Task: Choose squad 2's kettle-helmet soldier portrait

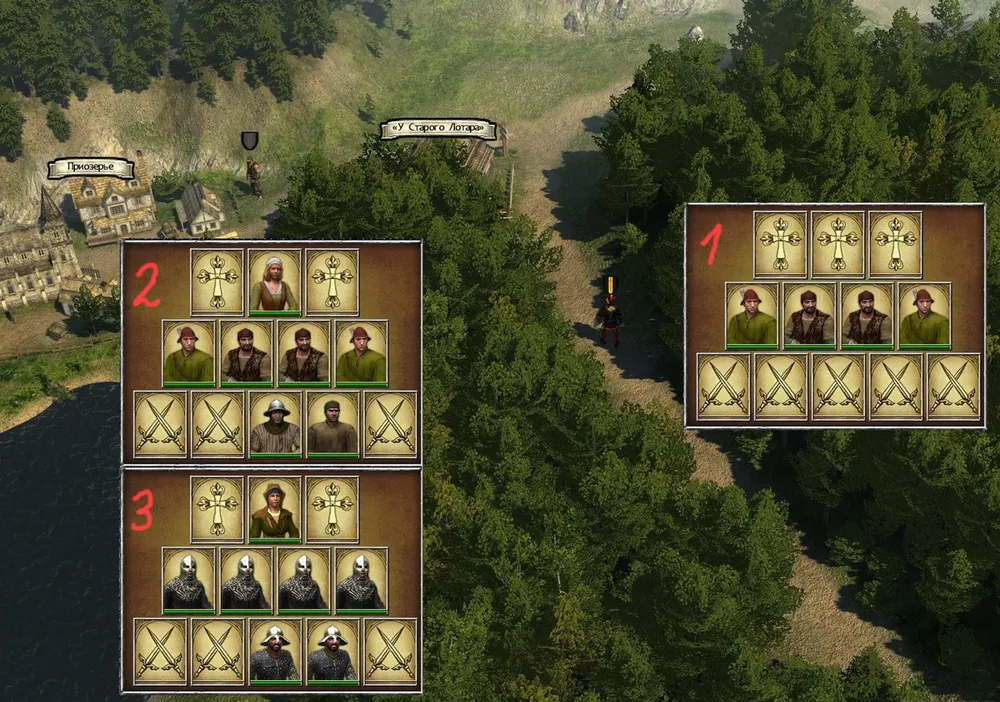Action: pos(274,424)
